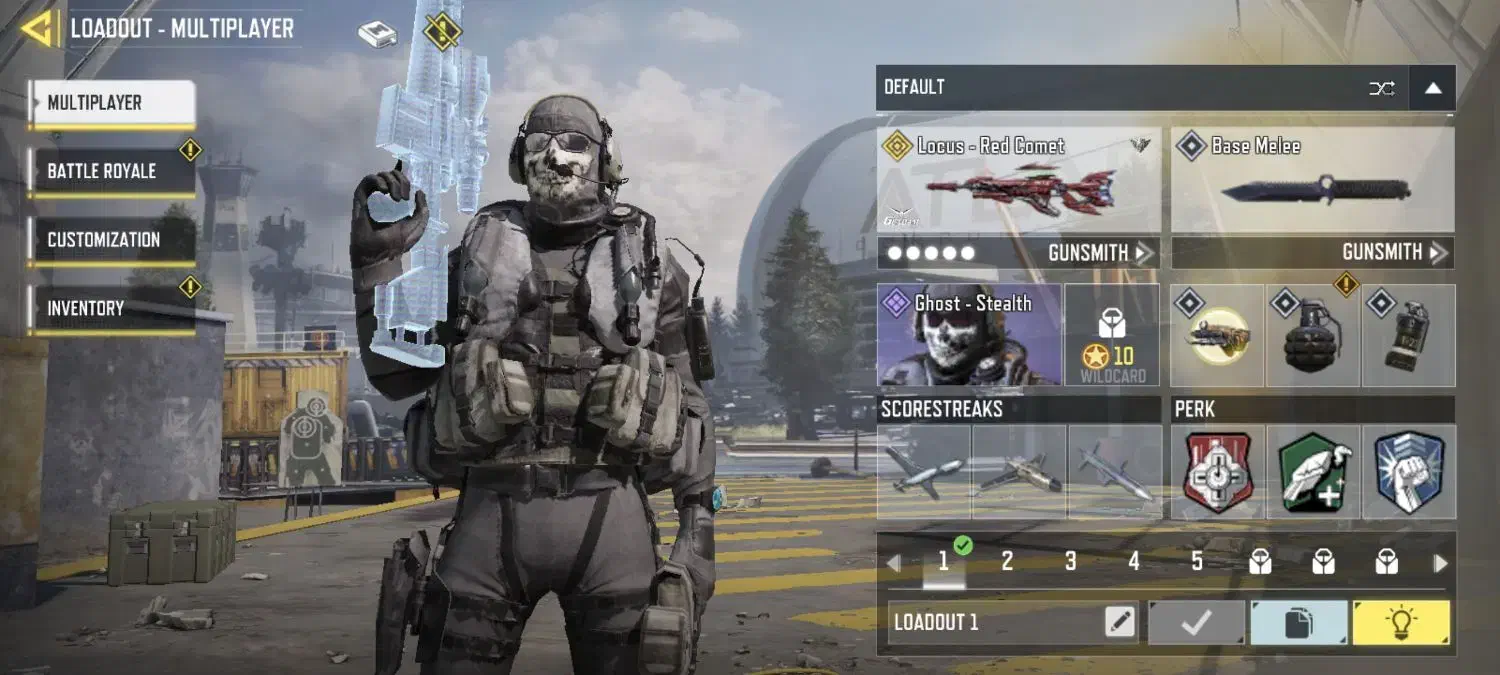Screen dimensions: 1500x675
Task: Choose the Ghost - Stealth operator card
Action: (x=969, y=335)
